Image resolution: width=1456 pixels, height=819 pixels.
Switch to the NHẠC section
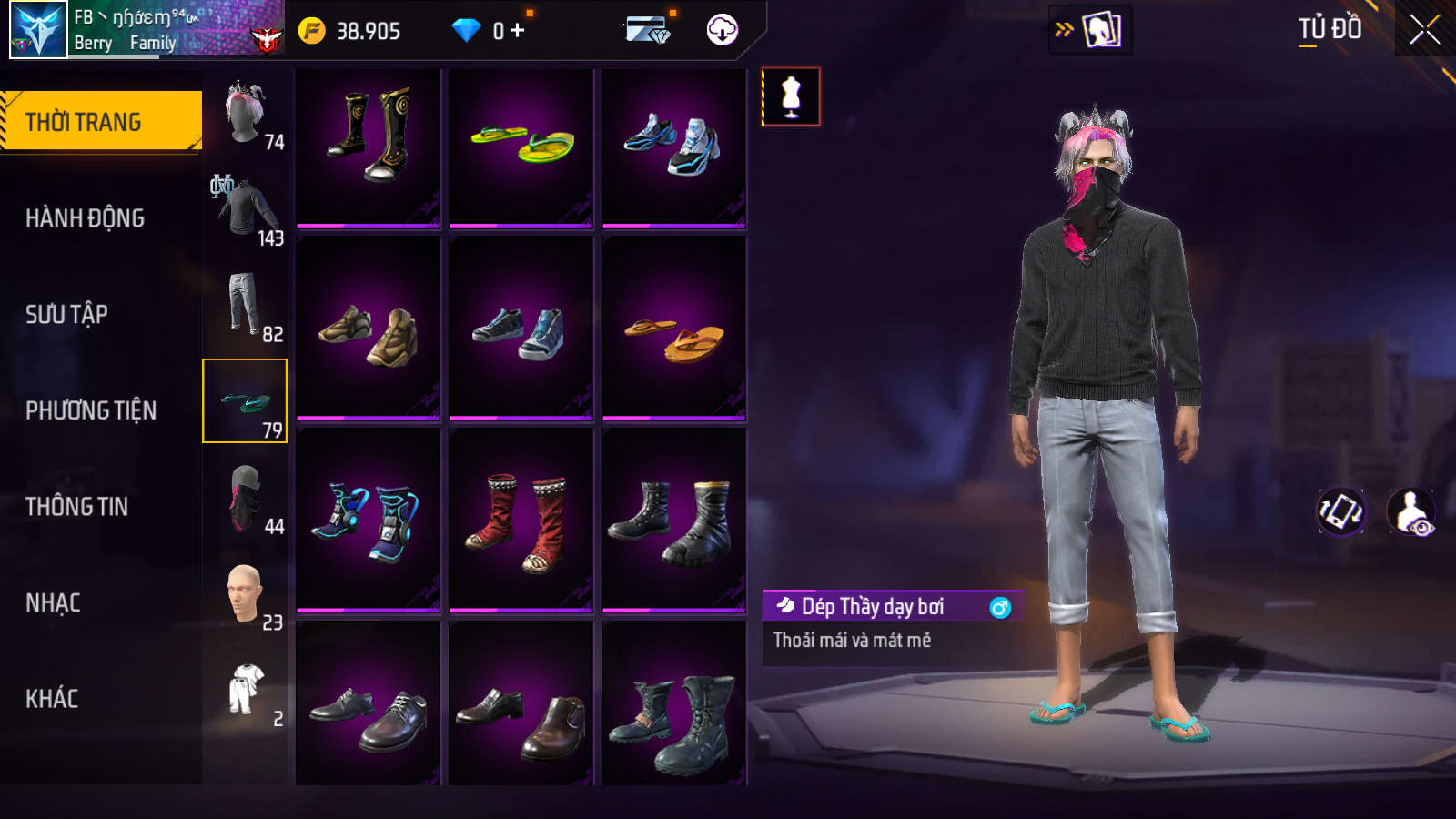(x=53, y=602)
